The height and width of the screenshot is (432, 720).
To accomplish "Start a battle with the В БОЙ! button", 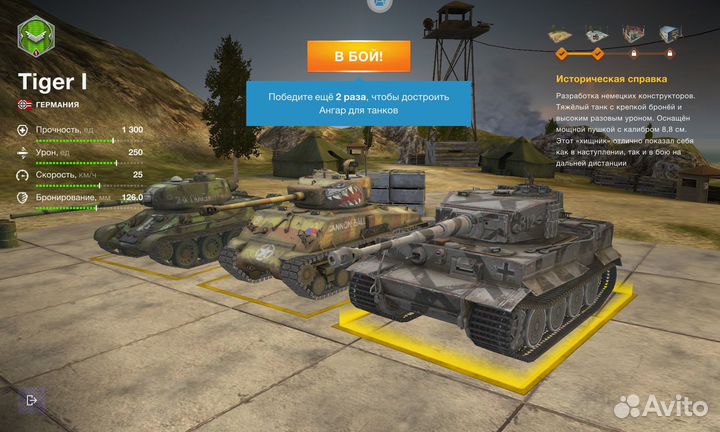I will 358,57.
